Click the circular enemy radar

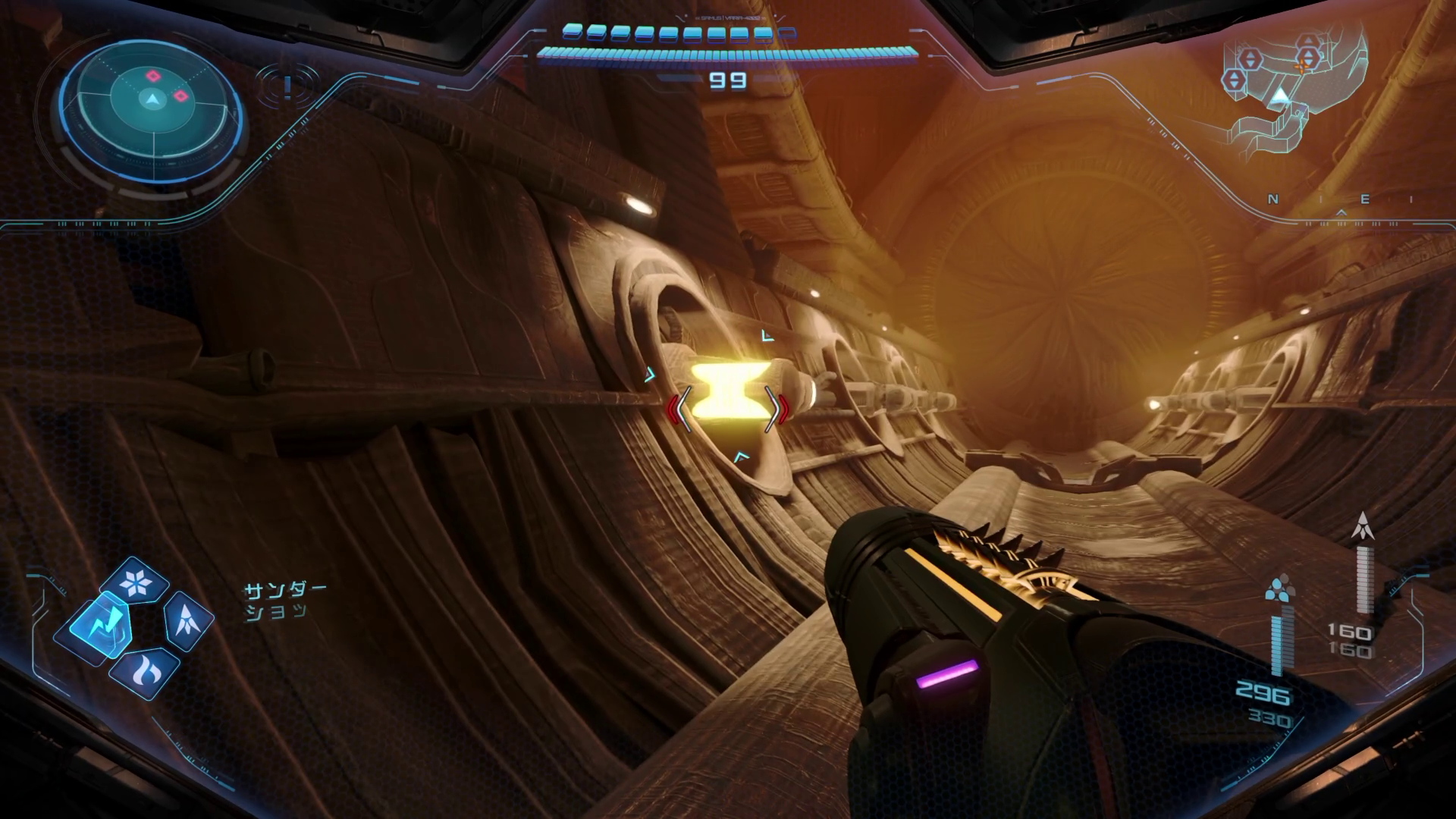click(153, 99)
